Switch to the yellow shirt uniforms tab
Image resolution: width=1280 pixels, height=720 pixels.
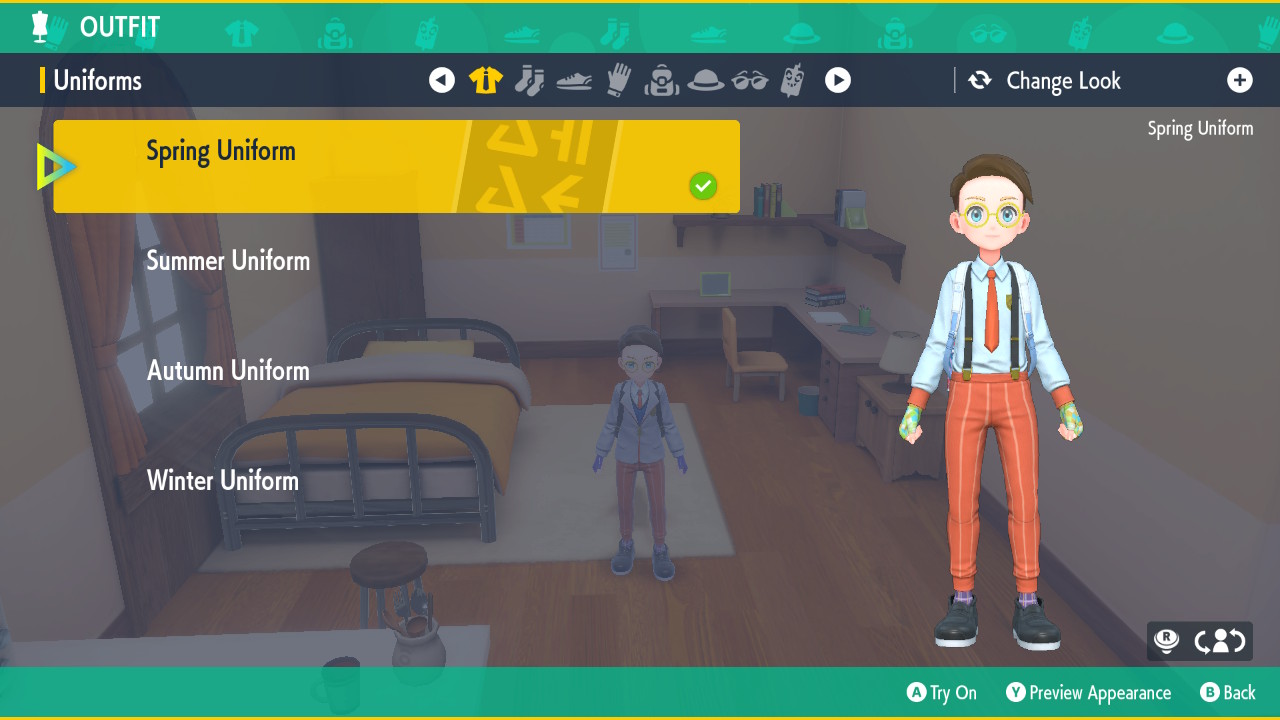tap(486, 80)
